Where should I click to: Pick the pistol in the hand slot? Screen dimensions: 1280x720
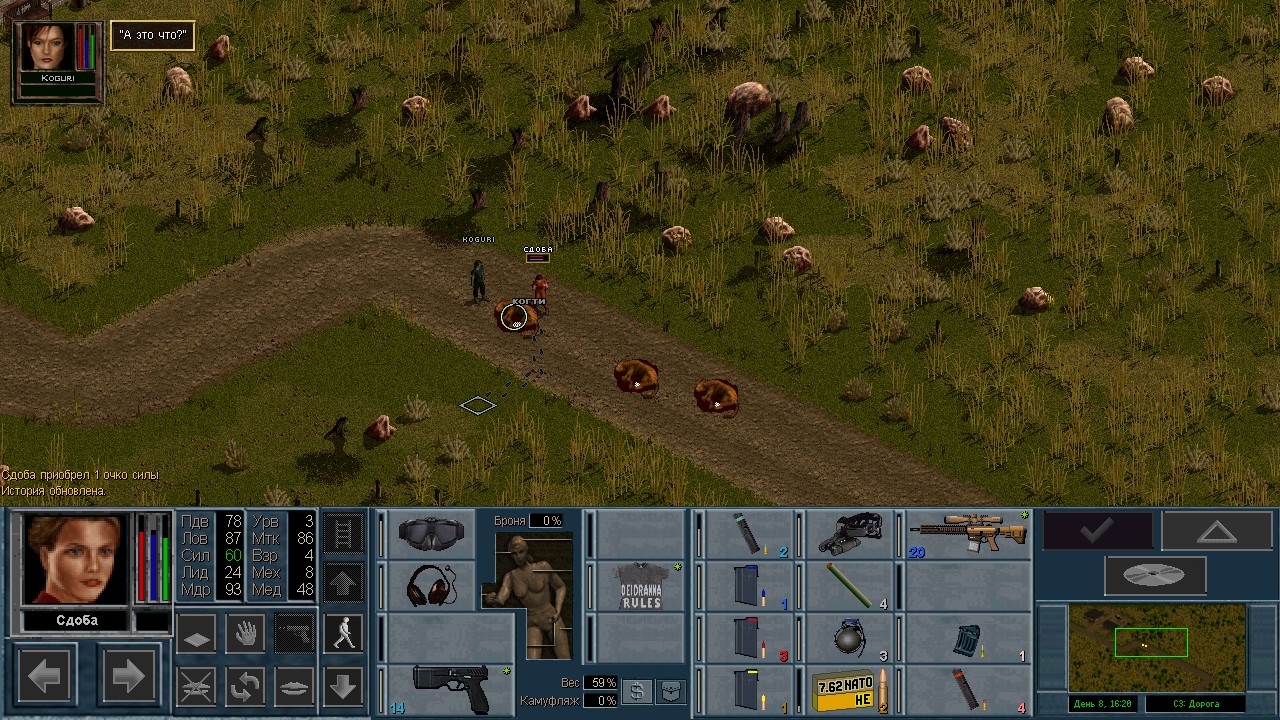click(447, 689)
